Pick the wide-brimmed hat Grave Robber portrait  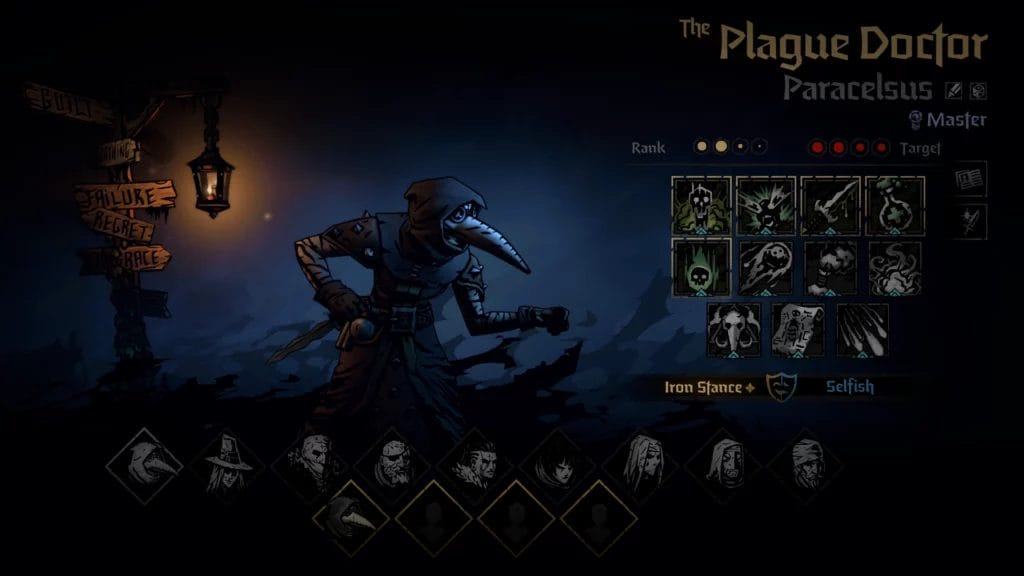tap(226, 465)
